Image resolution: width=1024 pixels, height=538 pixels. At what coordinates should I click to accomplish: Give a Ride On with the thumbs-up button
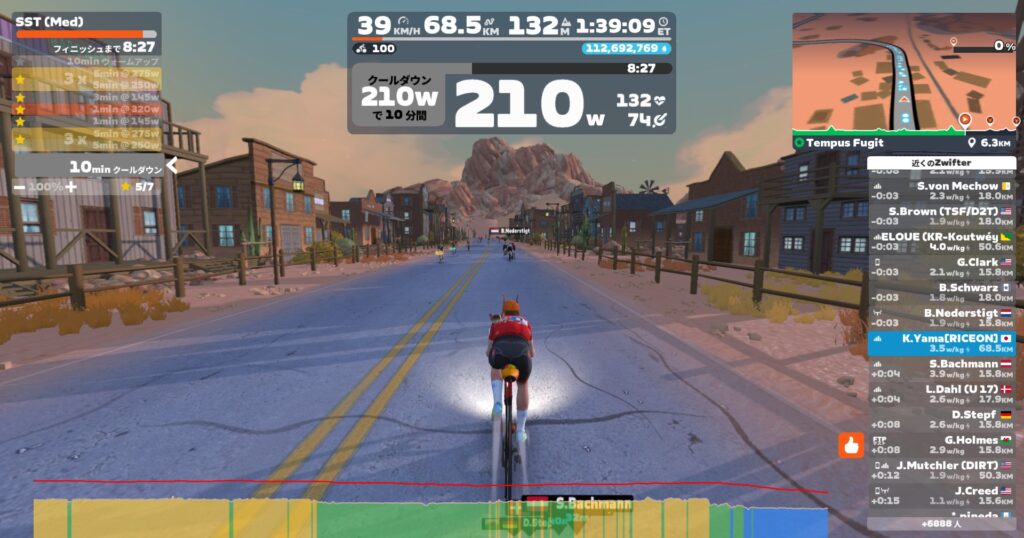pos(851,443)
